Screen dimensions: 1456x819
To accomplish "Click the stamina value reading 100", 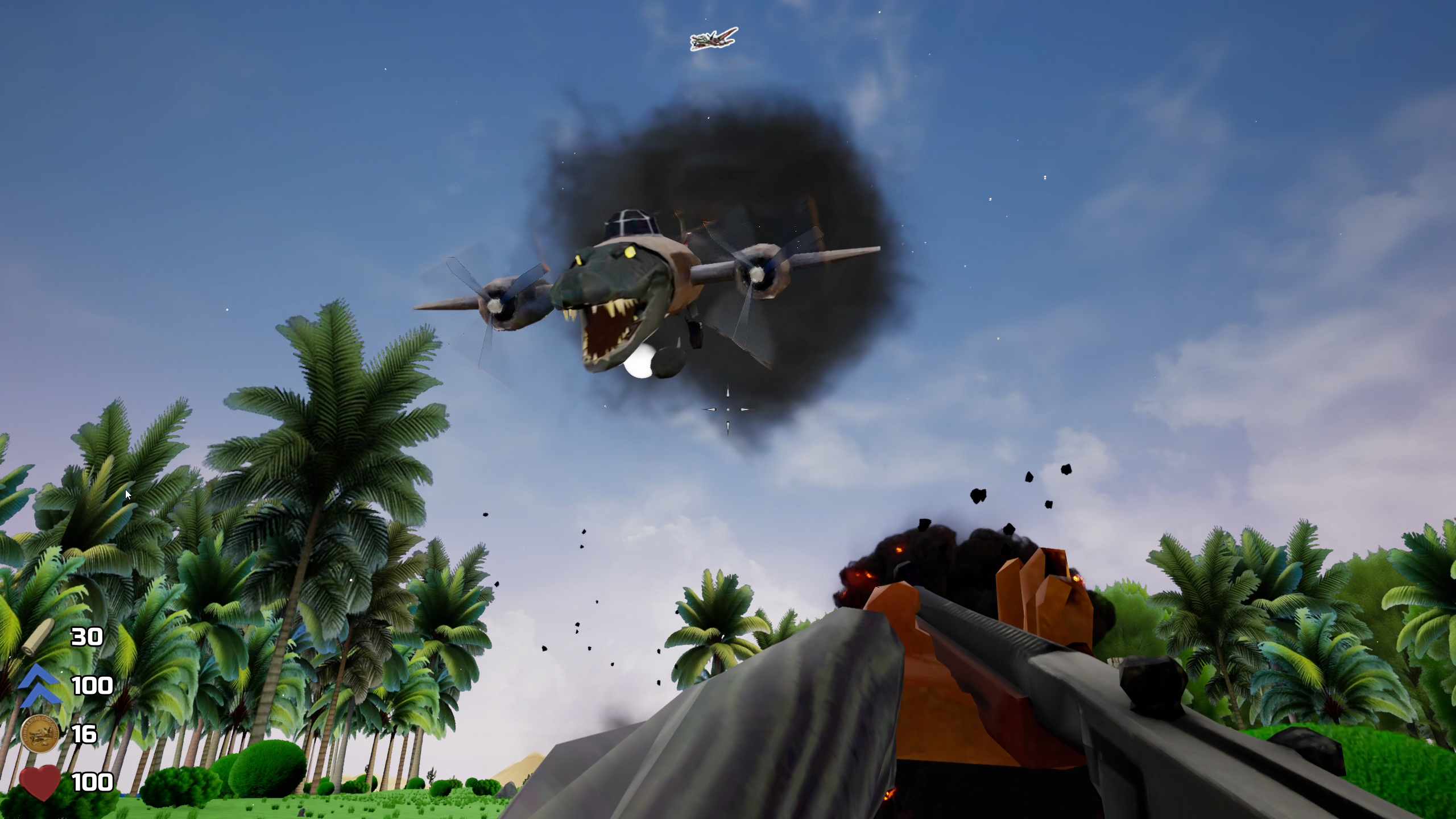I will point(92,685).
